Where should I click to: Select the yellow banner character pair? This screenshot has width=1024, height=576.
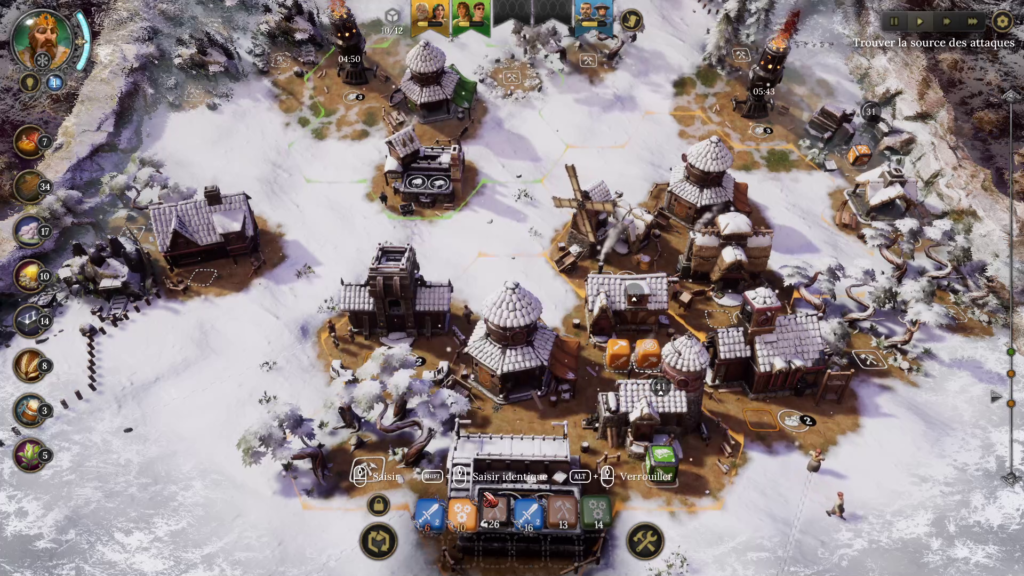click(429, 16)
